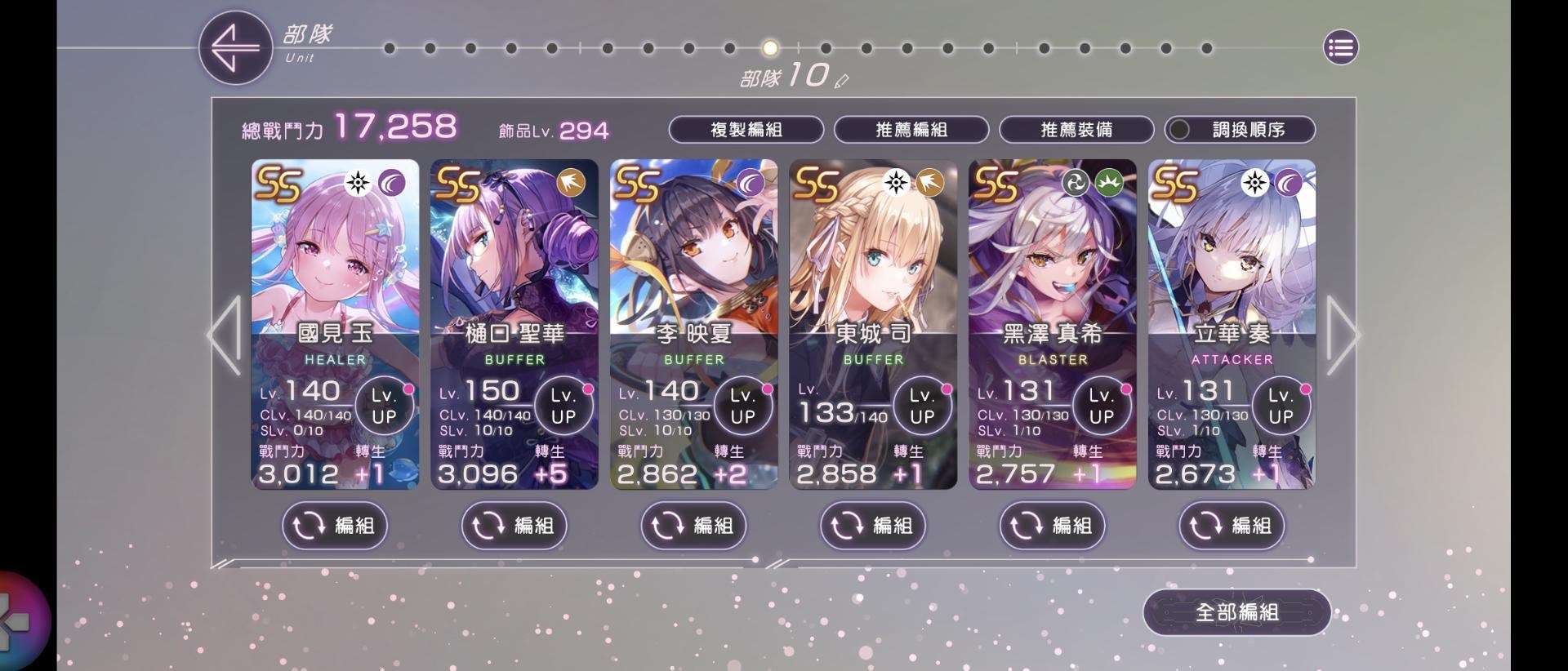Open the list menu icon at top right

pos(1340,47)
